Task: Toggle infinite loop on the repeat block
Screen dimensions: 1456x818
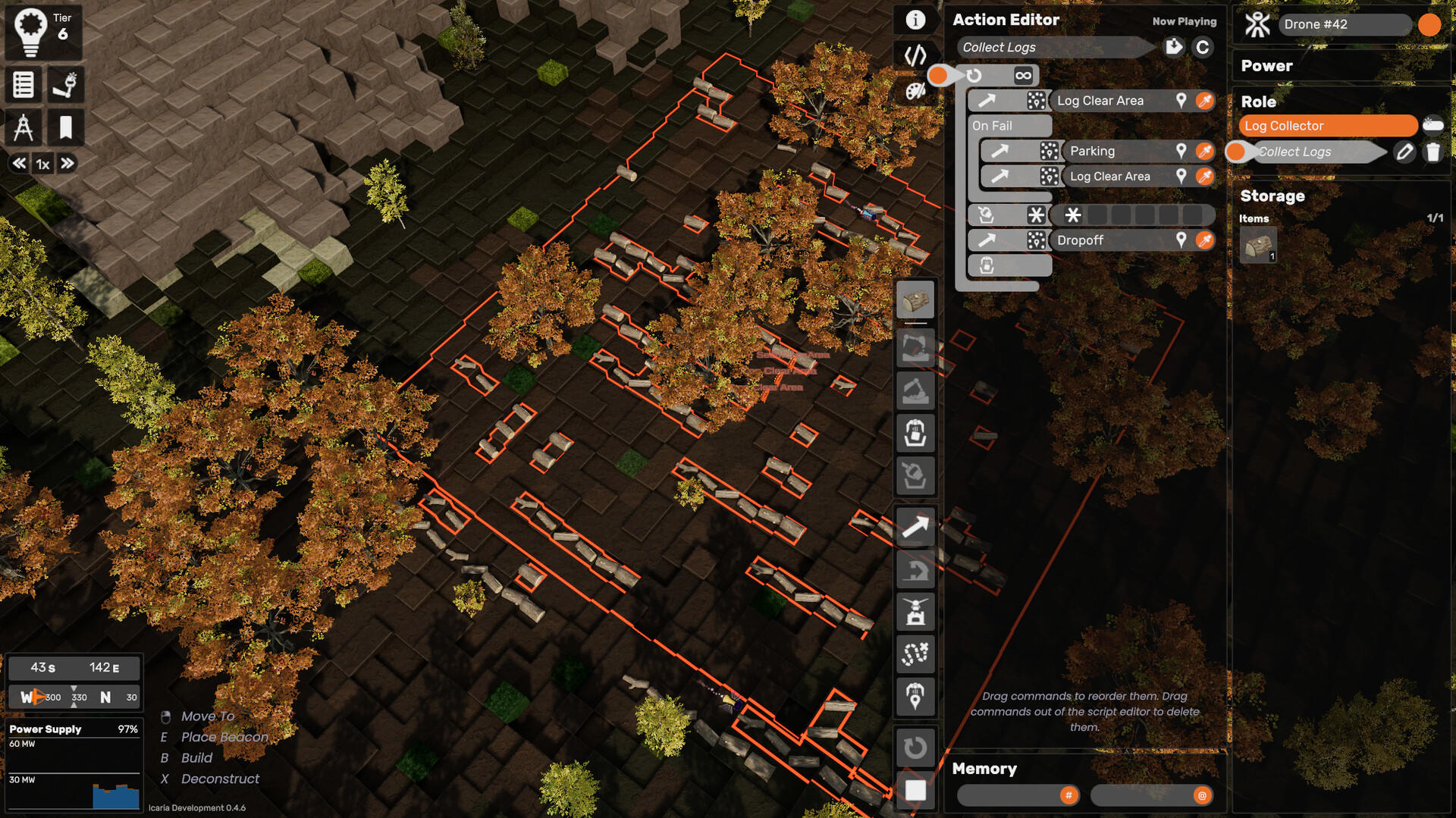Action: (1025, 75)
